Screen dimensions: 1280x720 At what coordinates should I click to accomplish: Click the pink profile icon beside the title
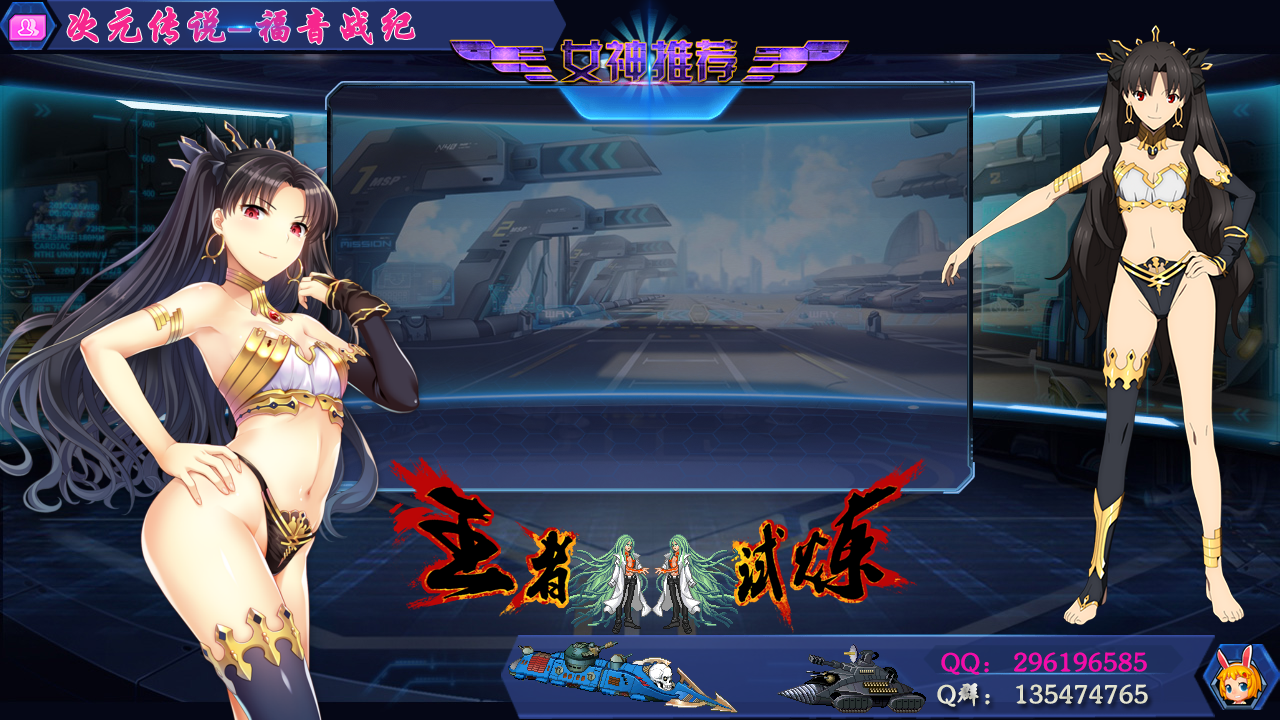click(27, 27)
